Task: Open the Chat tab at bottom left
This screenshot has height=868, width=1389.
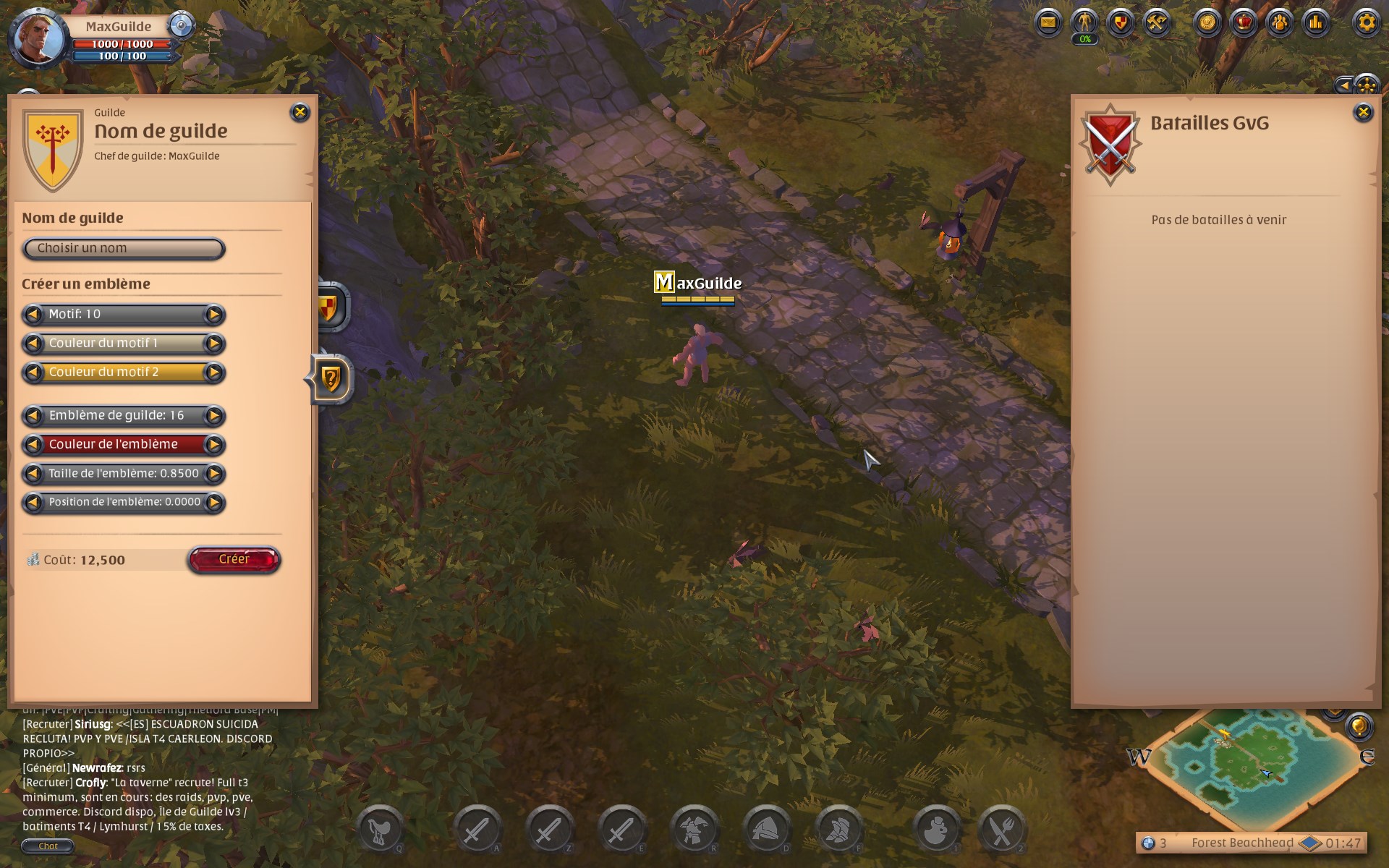Action: tap(48, 845)
